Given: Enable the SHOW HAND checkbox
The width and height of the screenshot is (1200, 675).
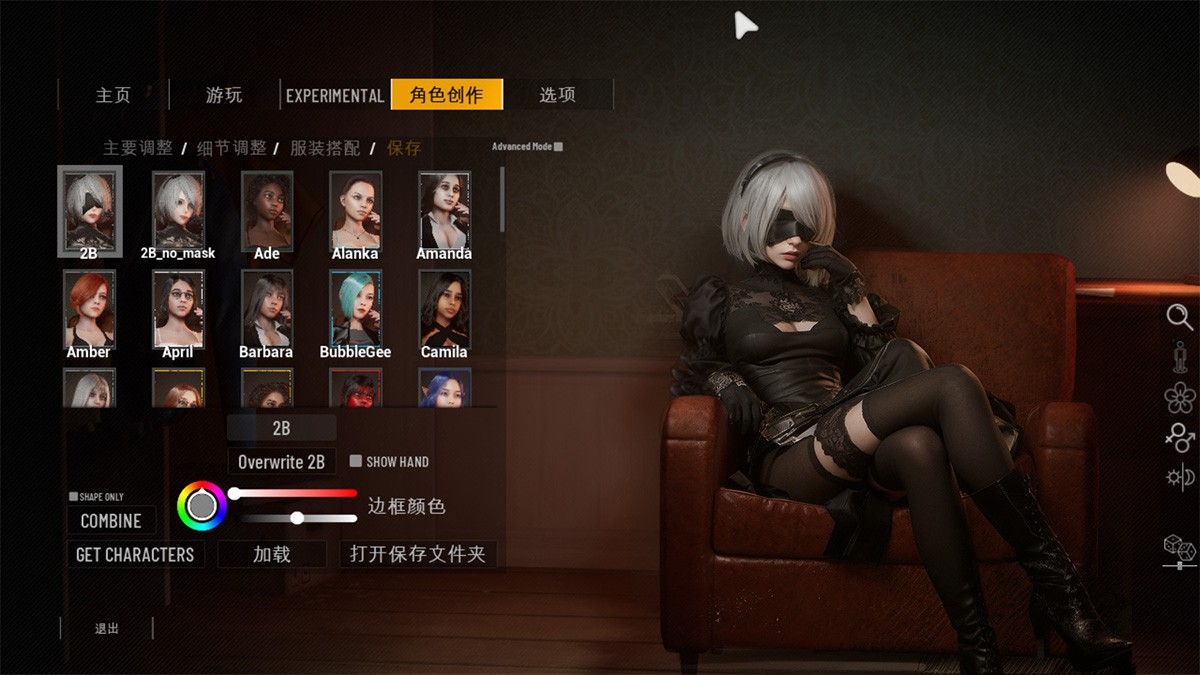Looking at the screenshot, I should pyautogui.click(x=355, y=462).
